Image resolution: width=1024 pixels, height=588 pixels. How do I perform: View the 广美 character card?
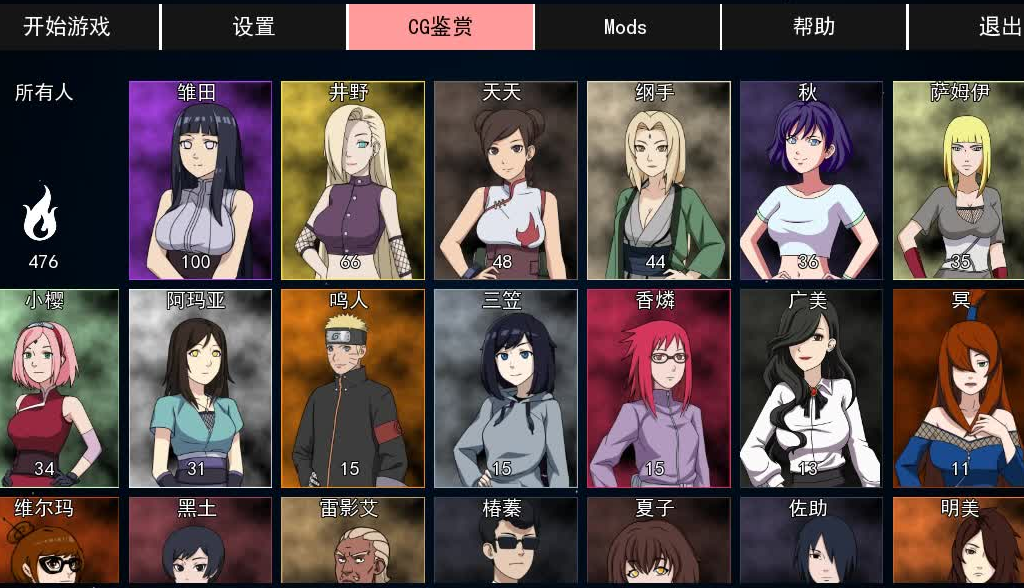tap(810, 388)
